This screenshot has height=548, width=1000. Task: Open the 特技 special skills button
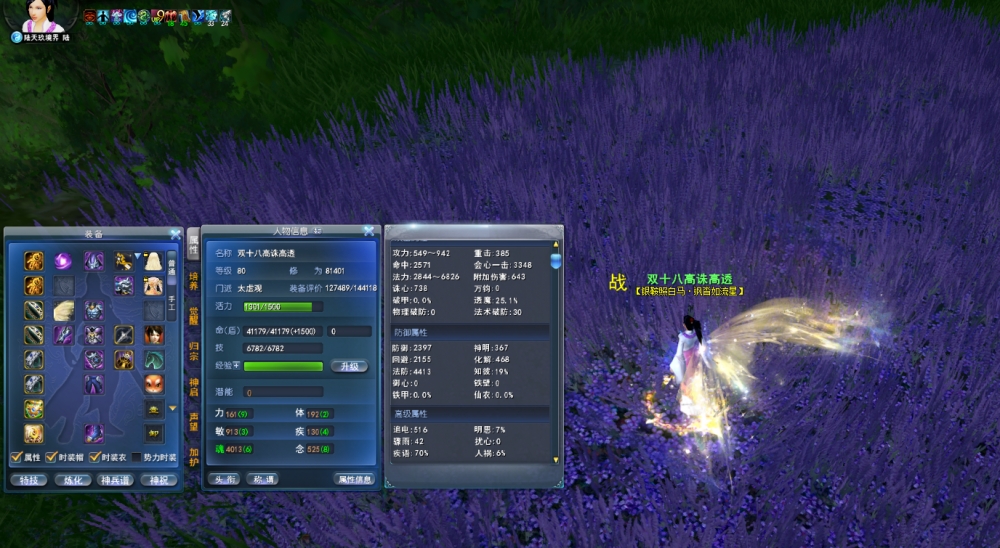[x=27, y=480]
